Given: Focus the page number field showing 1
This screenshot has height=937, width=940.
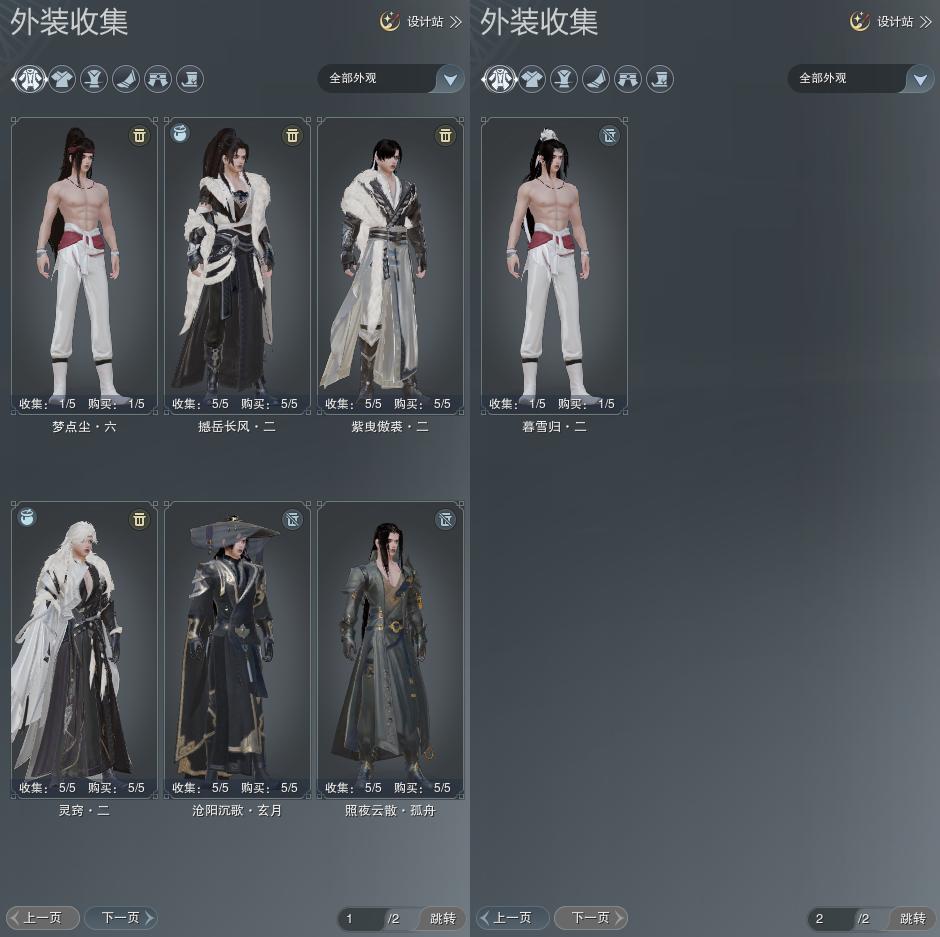Looking at the screenshot, I should (x=359, y=919).
